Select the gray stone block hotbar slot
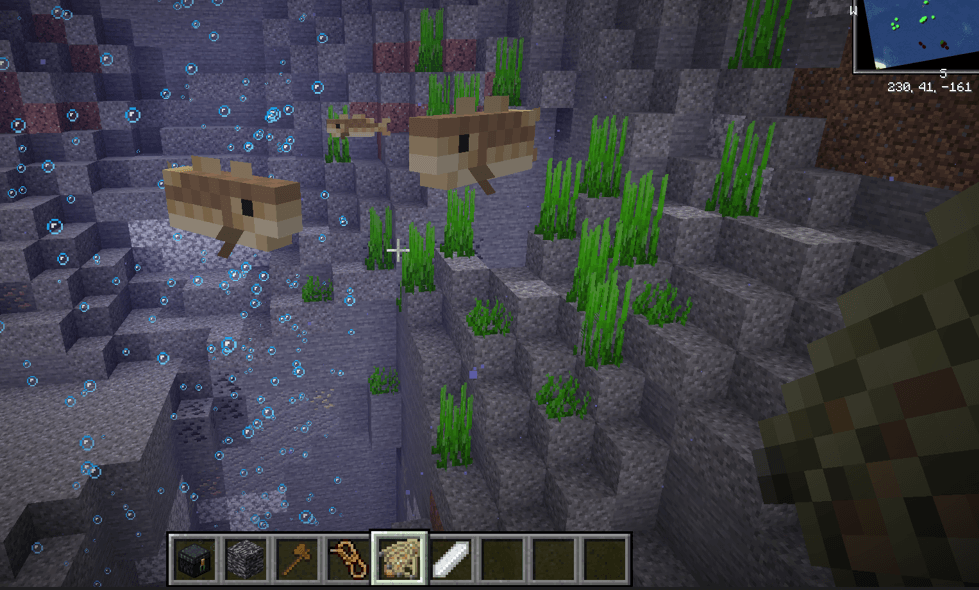Image resolution: width=979 pixels, height=590 pixels. tap(244, 558)
